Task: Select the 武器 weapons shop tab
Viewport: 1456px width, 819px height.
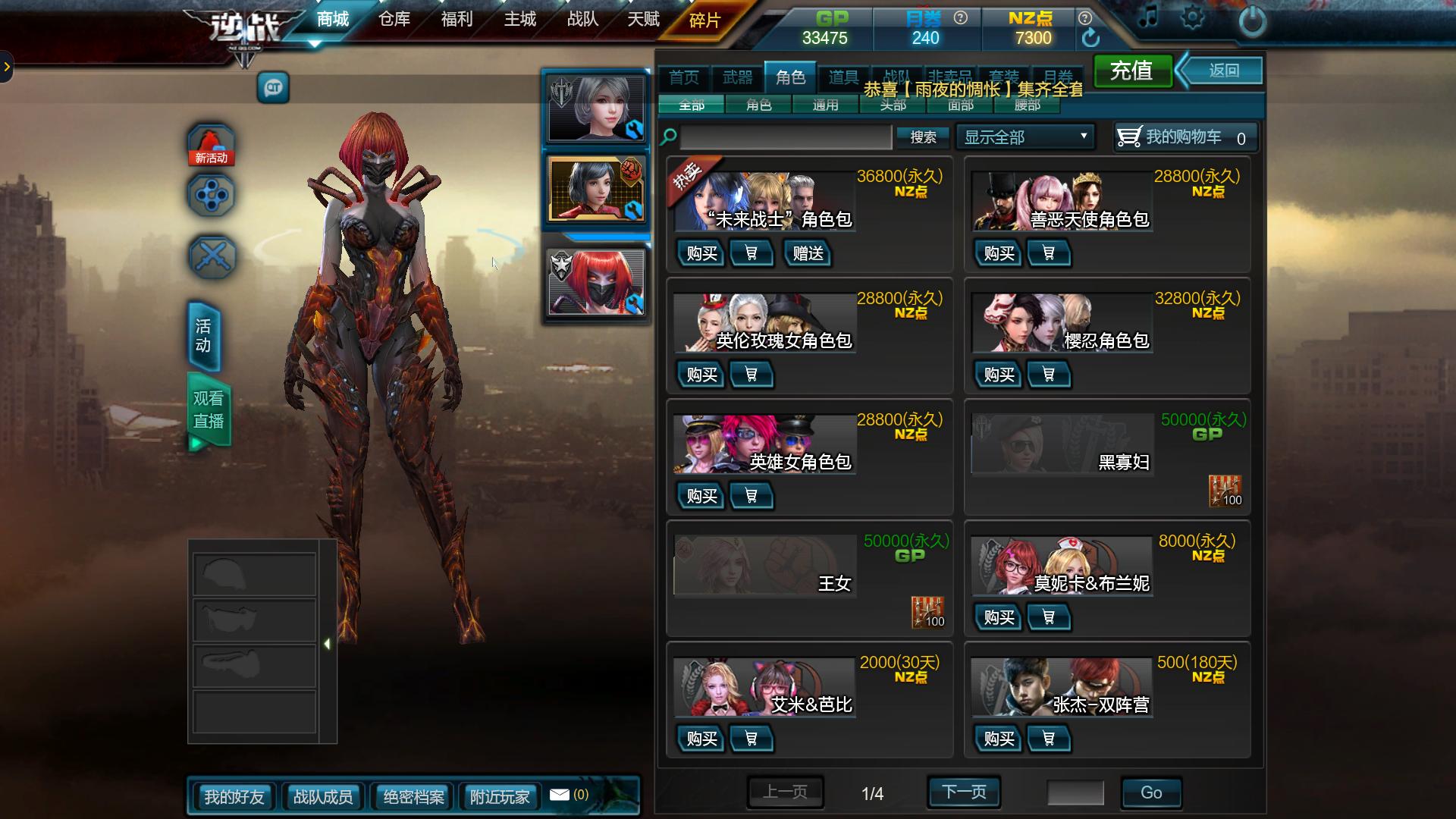Action: click(737, 77)
